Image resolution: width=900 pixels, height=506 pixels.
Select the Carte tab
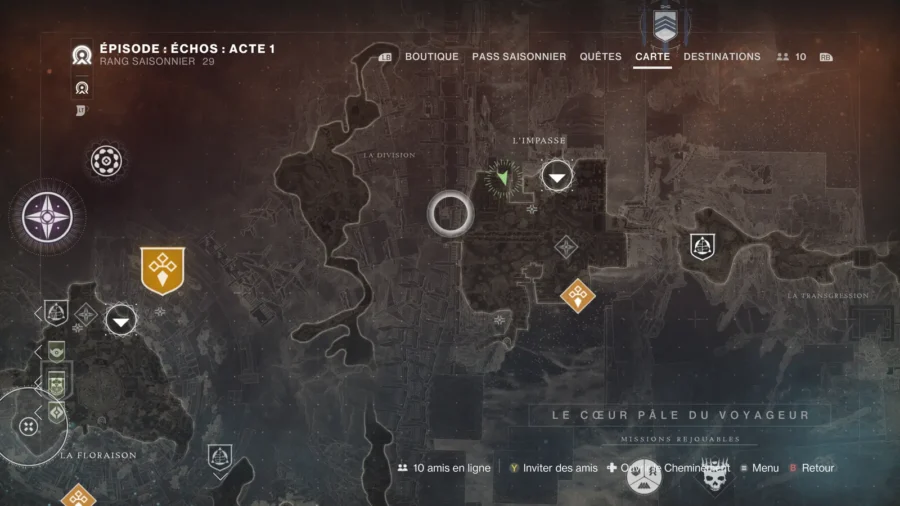[x=652, y=57]
